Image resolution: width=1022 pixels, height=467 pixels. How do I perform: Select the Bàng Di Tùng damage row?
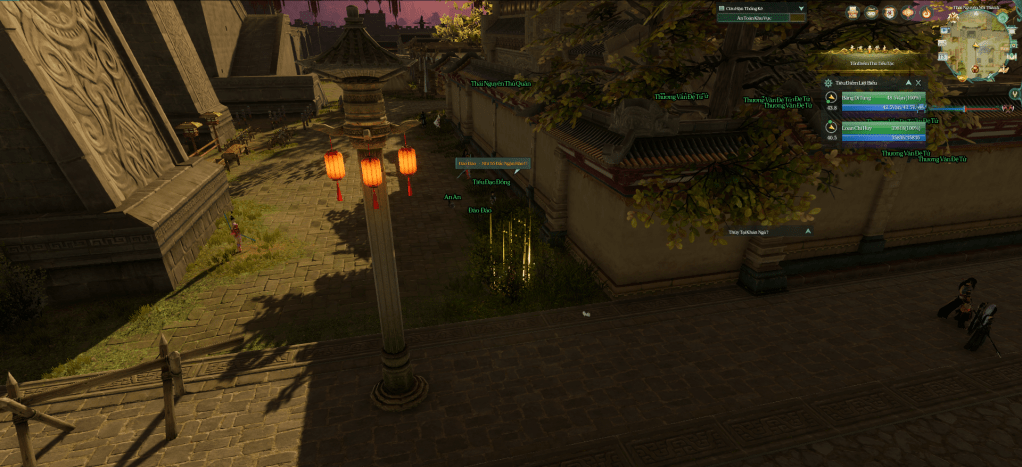point(883,98)
